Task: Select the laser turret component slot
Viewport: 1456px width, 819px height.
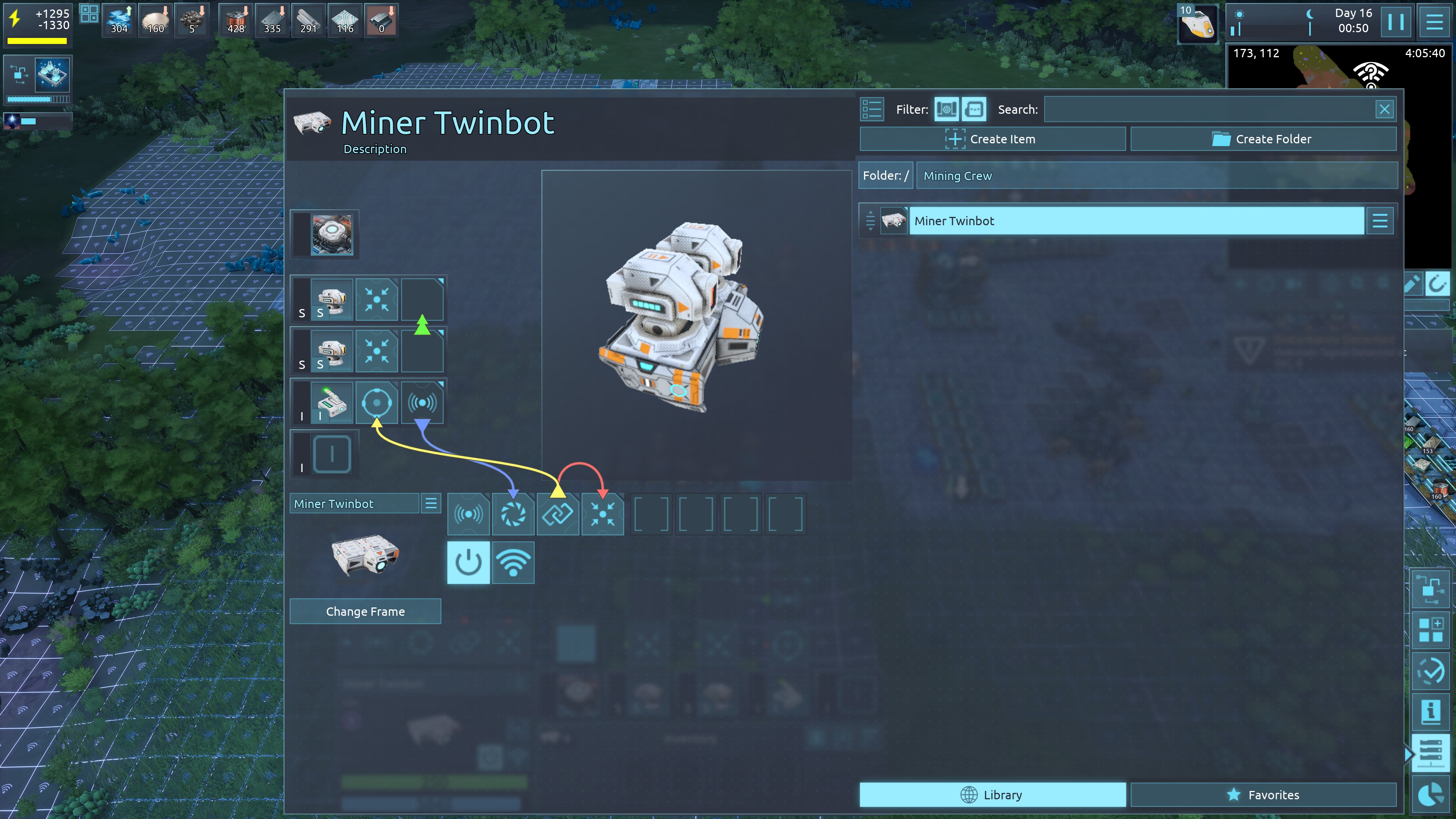Action: point(332,403)
